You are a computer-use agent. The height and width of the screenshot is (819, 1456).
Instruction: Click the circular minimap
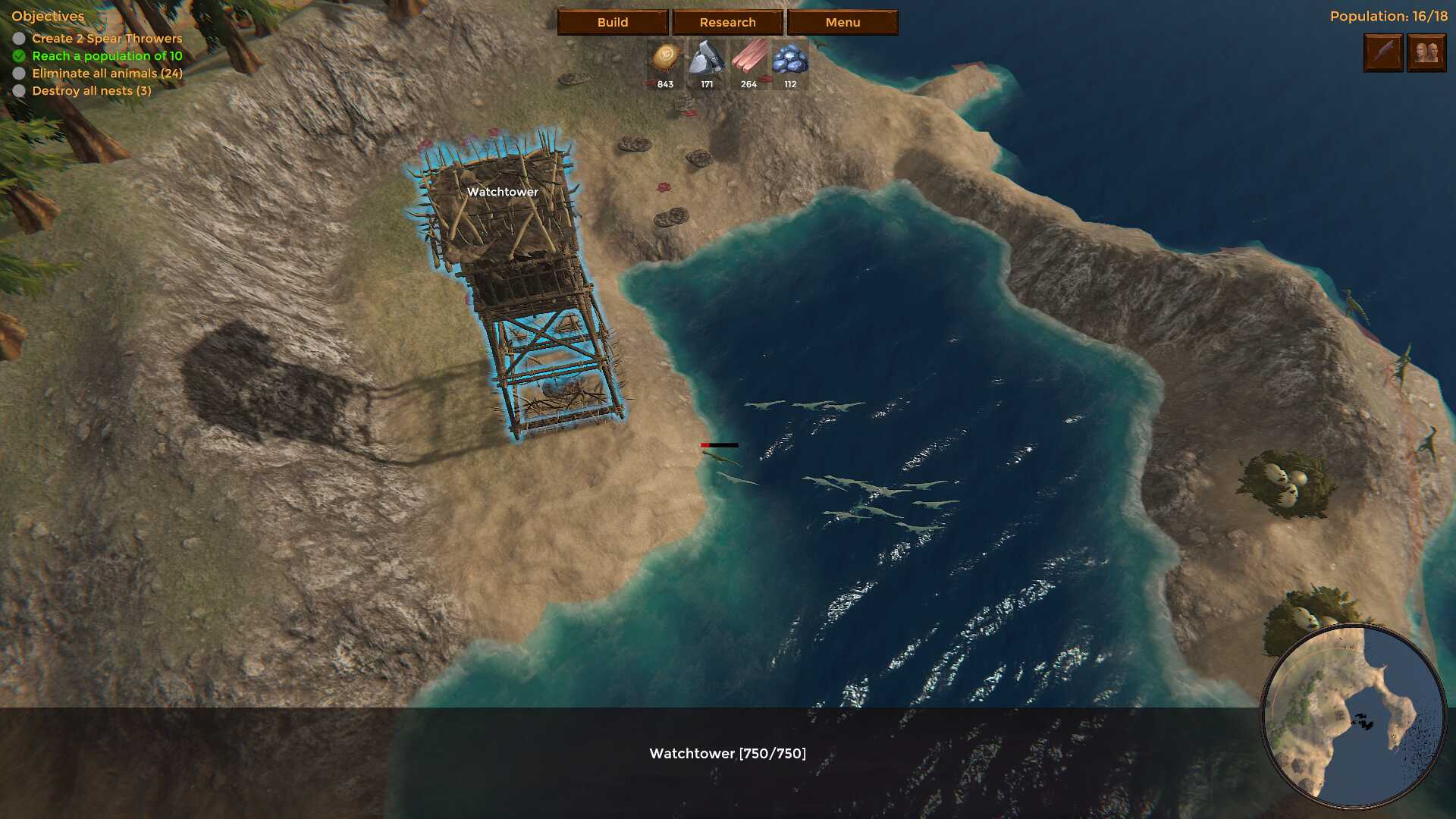click(1353, 717)
